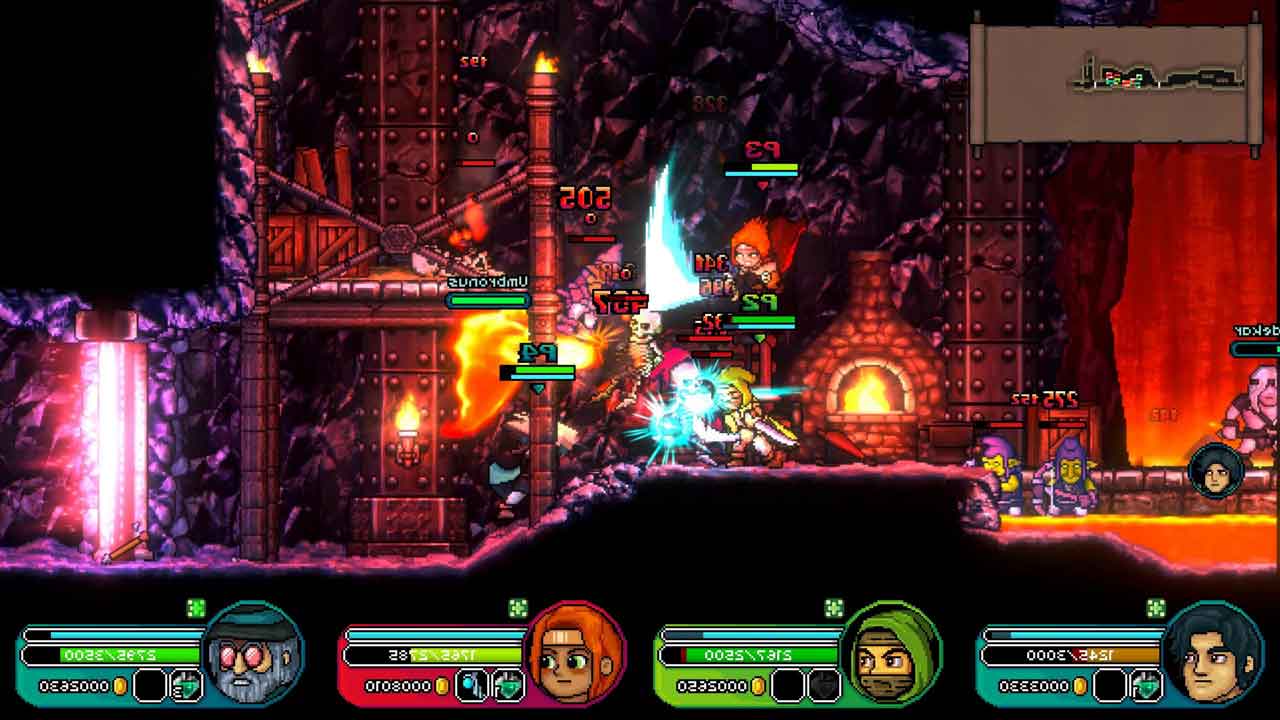Viewport: 1280px width, 720px height.
Task: Select the red-haired heroine's portrait
Action: (x=575, y=654)
